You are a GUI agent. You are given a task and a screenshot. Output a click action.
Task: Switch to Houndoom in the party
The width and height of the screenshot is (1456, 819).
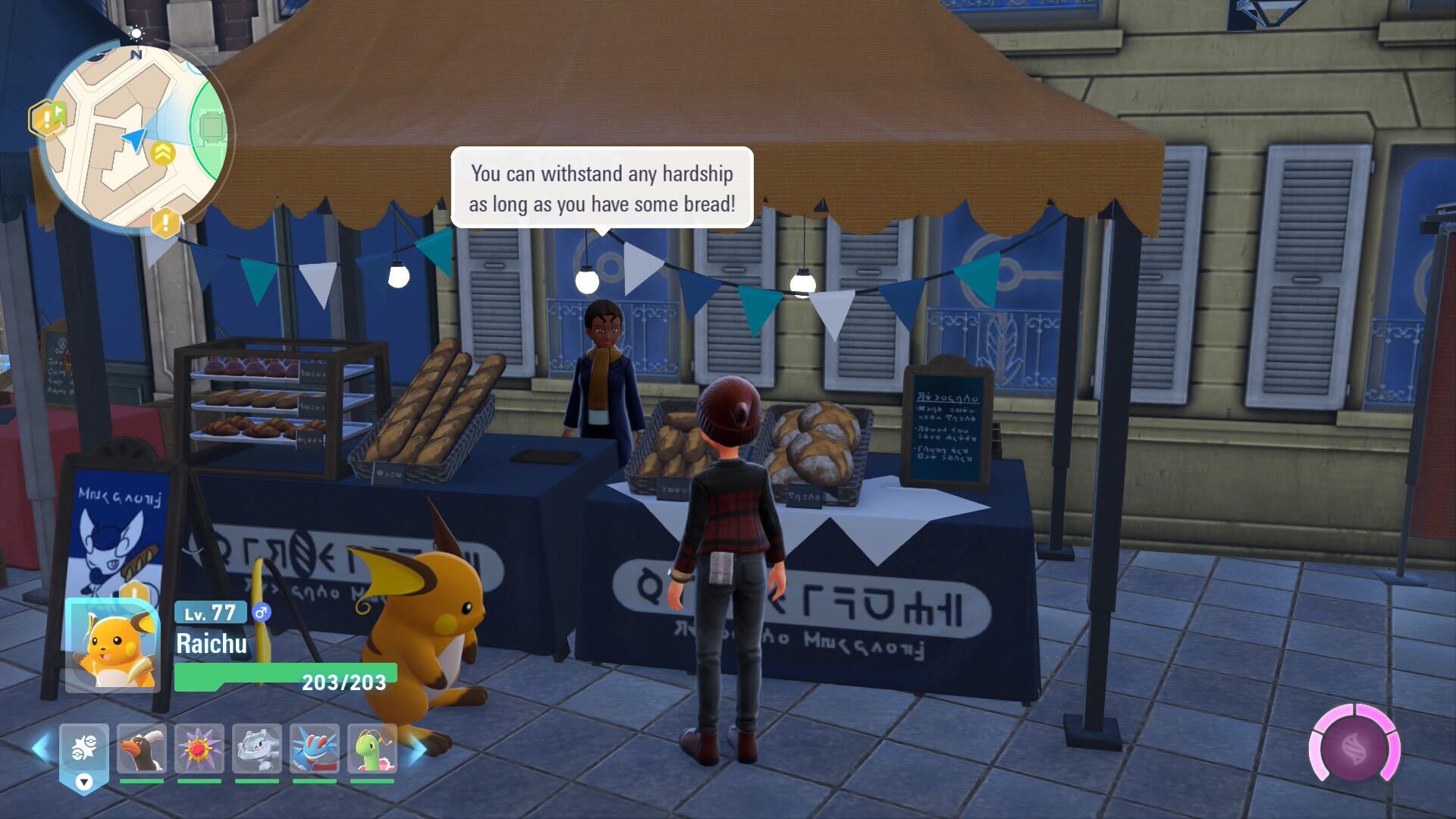click(x=142, y=749)
